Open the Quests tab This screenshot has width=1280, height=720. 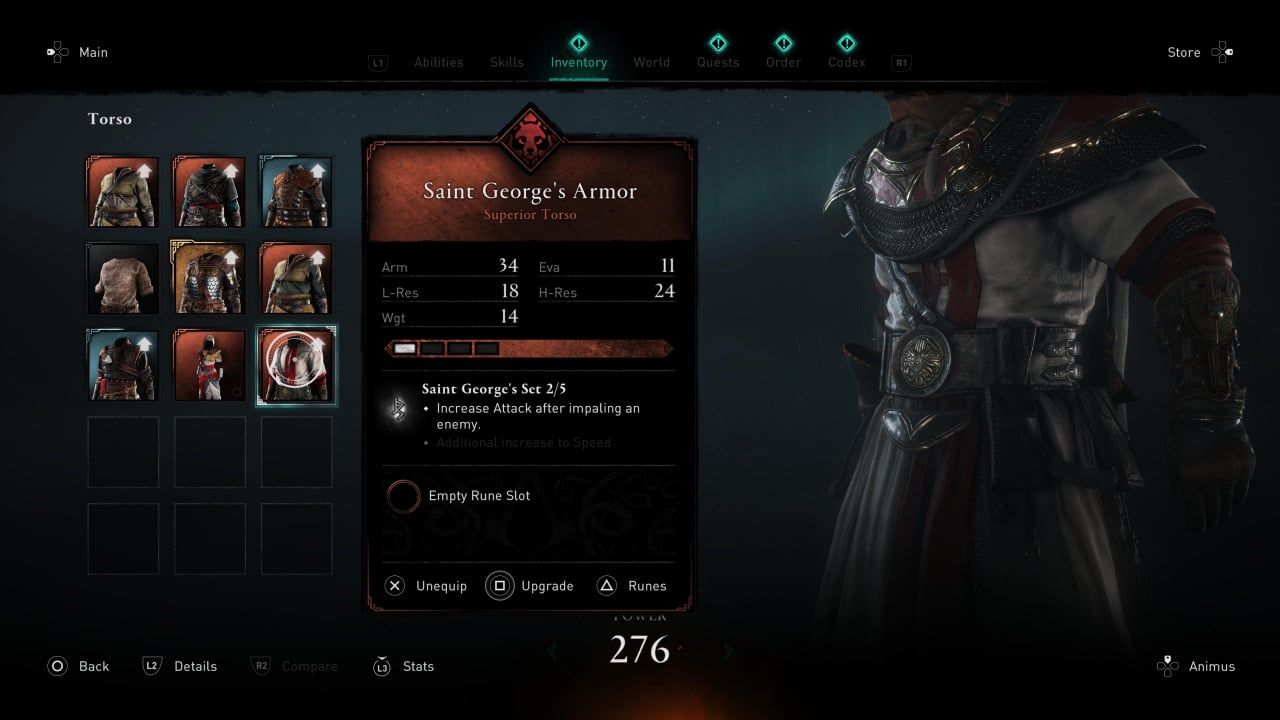pyautogui.click(x=718, y=62)
